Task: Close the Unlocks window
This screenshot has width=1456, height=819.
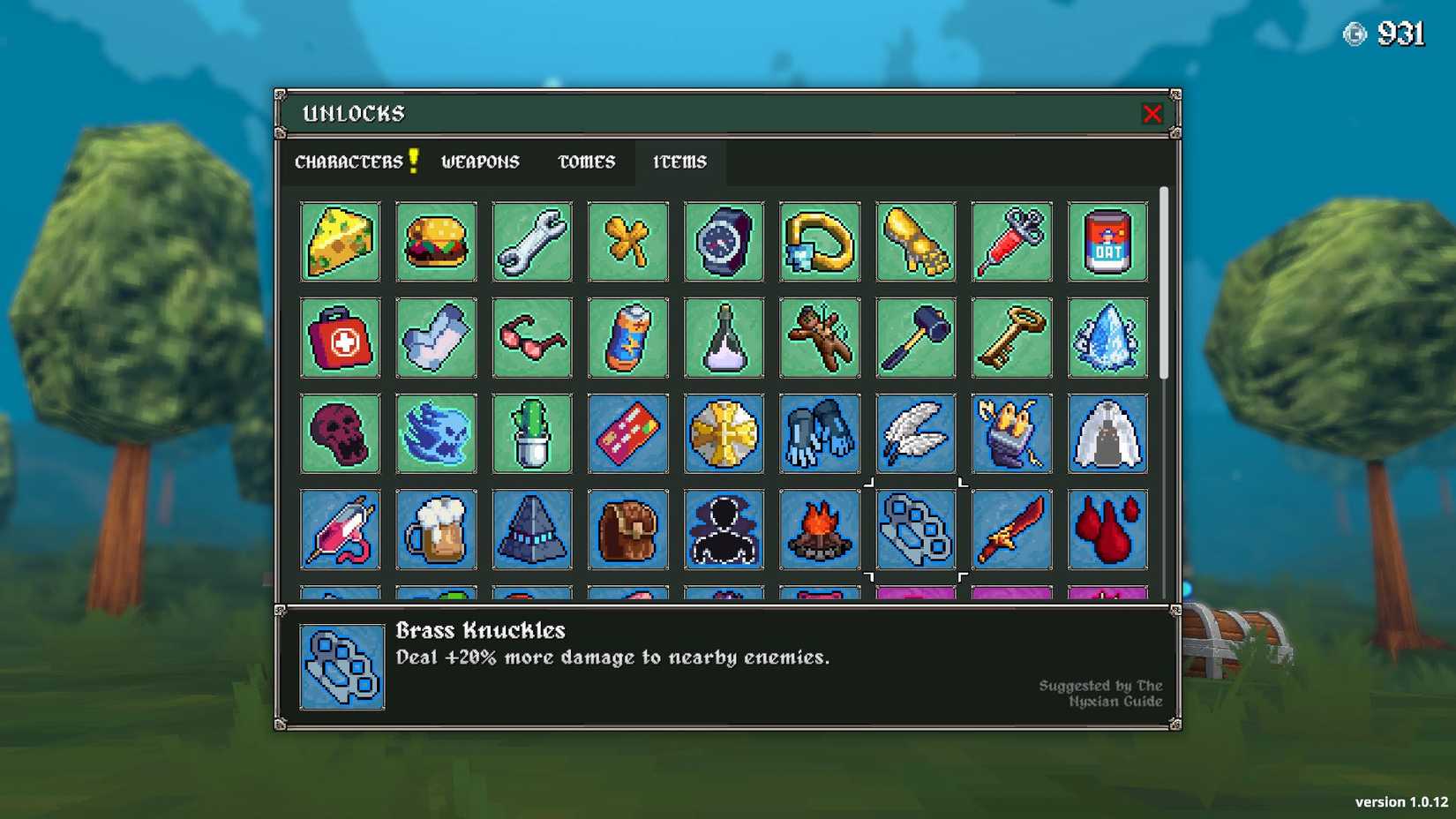Action: click(1153, 113)
